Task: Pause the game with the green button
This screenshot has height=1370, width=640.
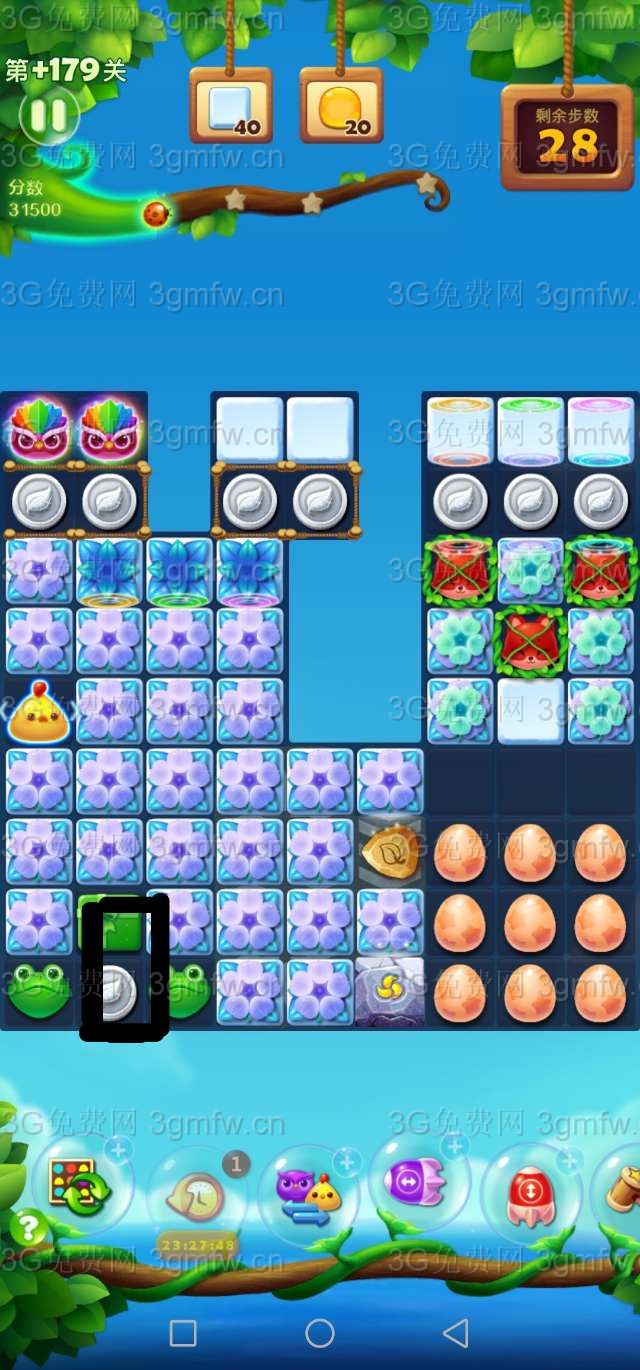Action: (x=48, y=116)
